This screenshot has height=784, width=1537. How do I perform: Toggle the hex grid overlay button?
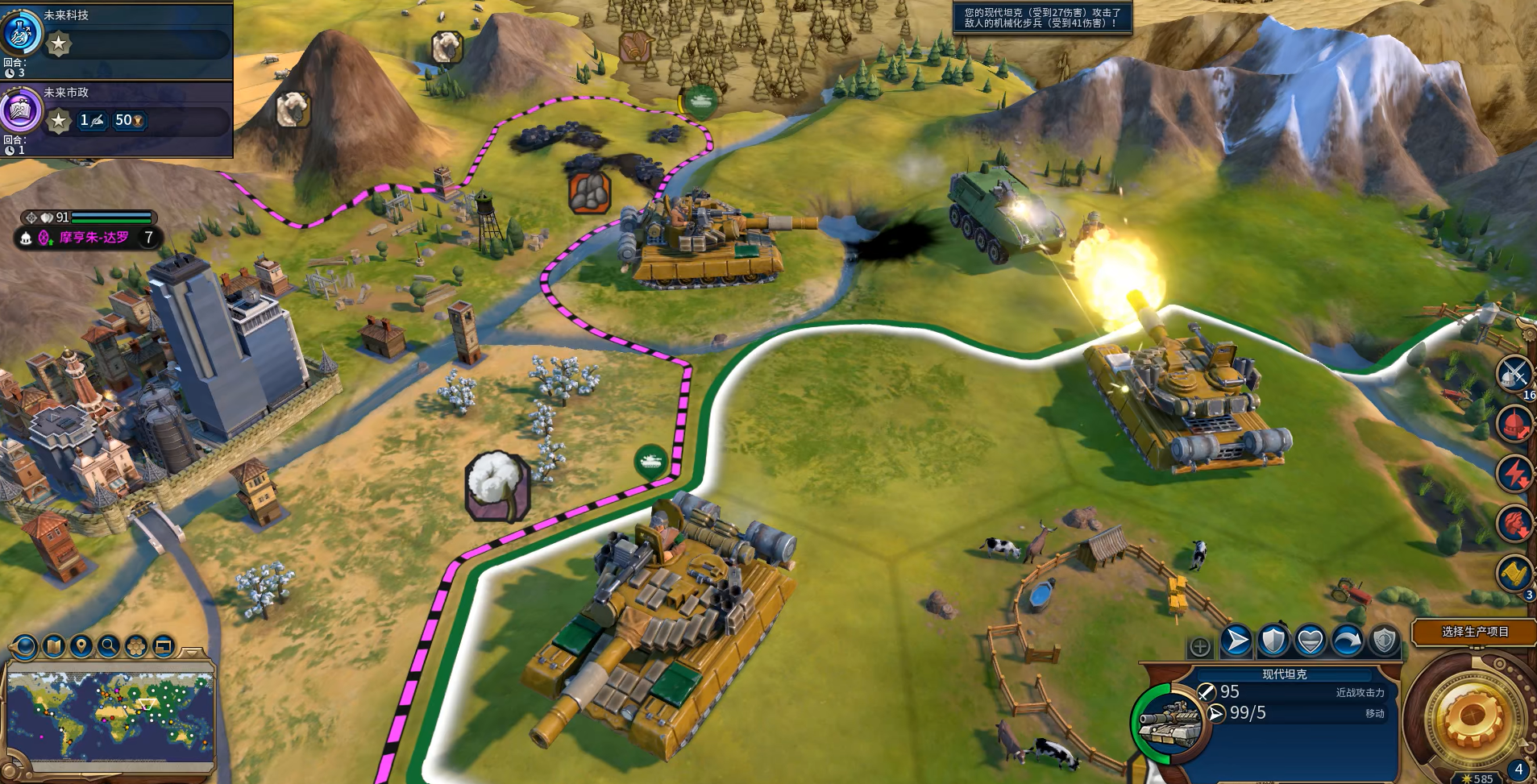pos(135,646)
